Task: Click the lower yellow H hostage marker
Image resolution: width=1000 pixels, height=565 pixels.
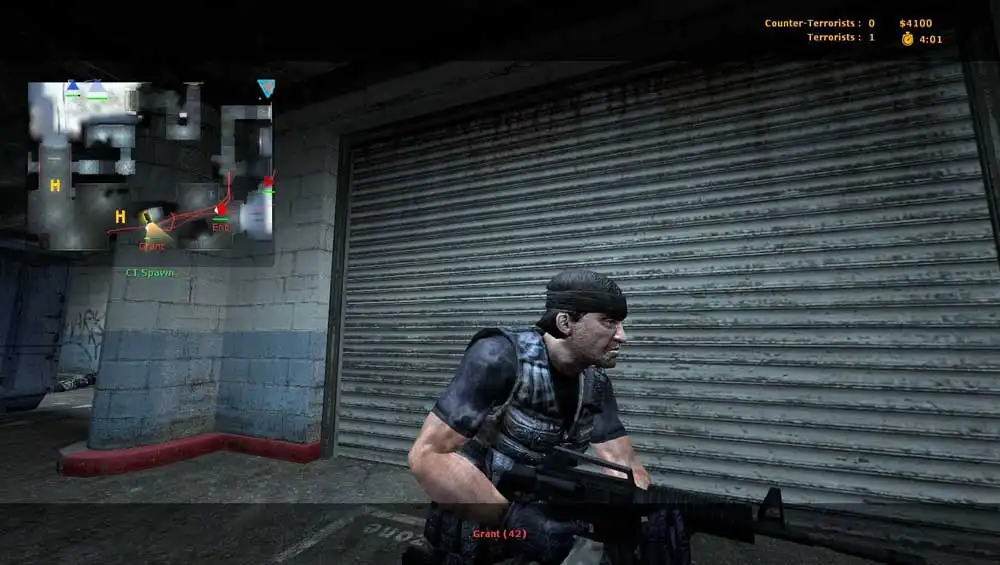Action: (120, 216)
